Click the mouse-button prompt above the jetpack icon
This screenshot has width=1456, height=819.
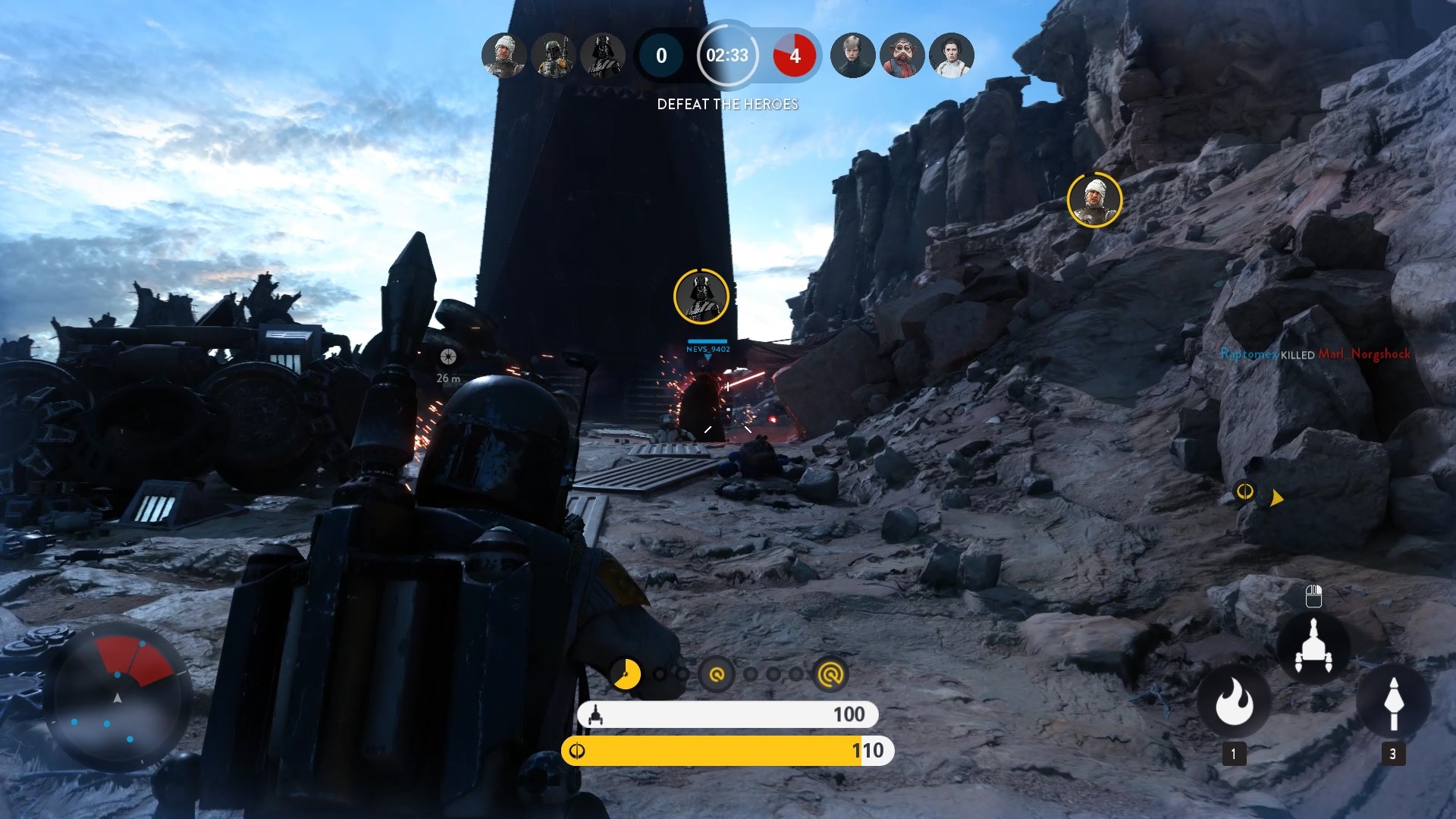point(1313,597)
